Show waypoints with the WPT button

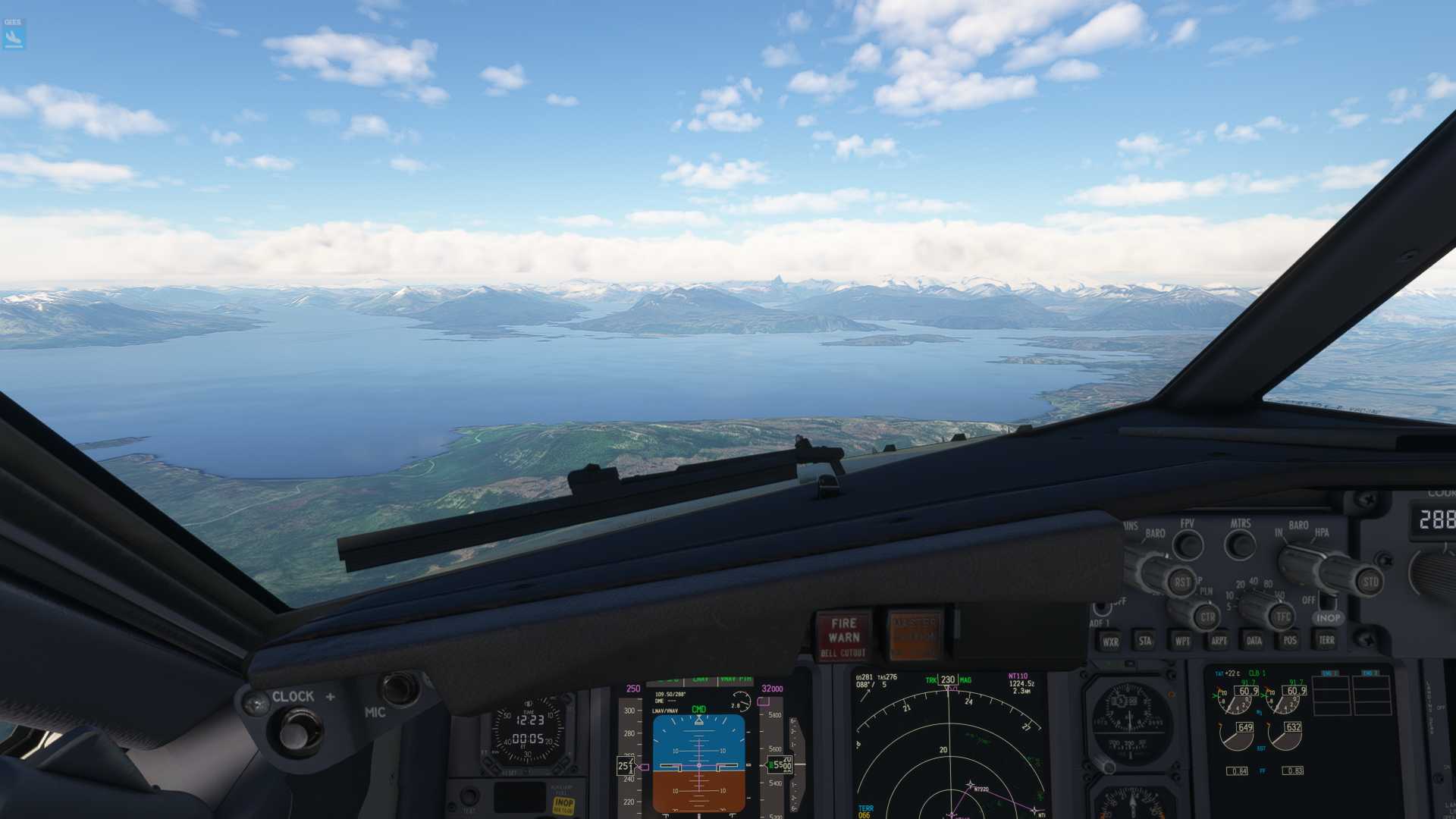tap(1181, 642)
